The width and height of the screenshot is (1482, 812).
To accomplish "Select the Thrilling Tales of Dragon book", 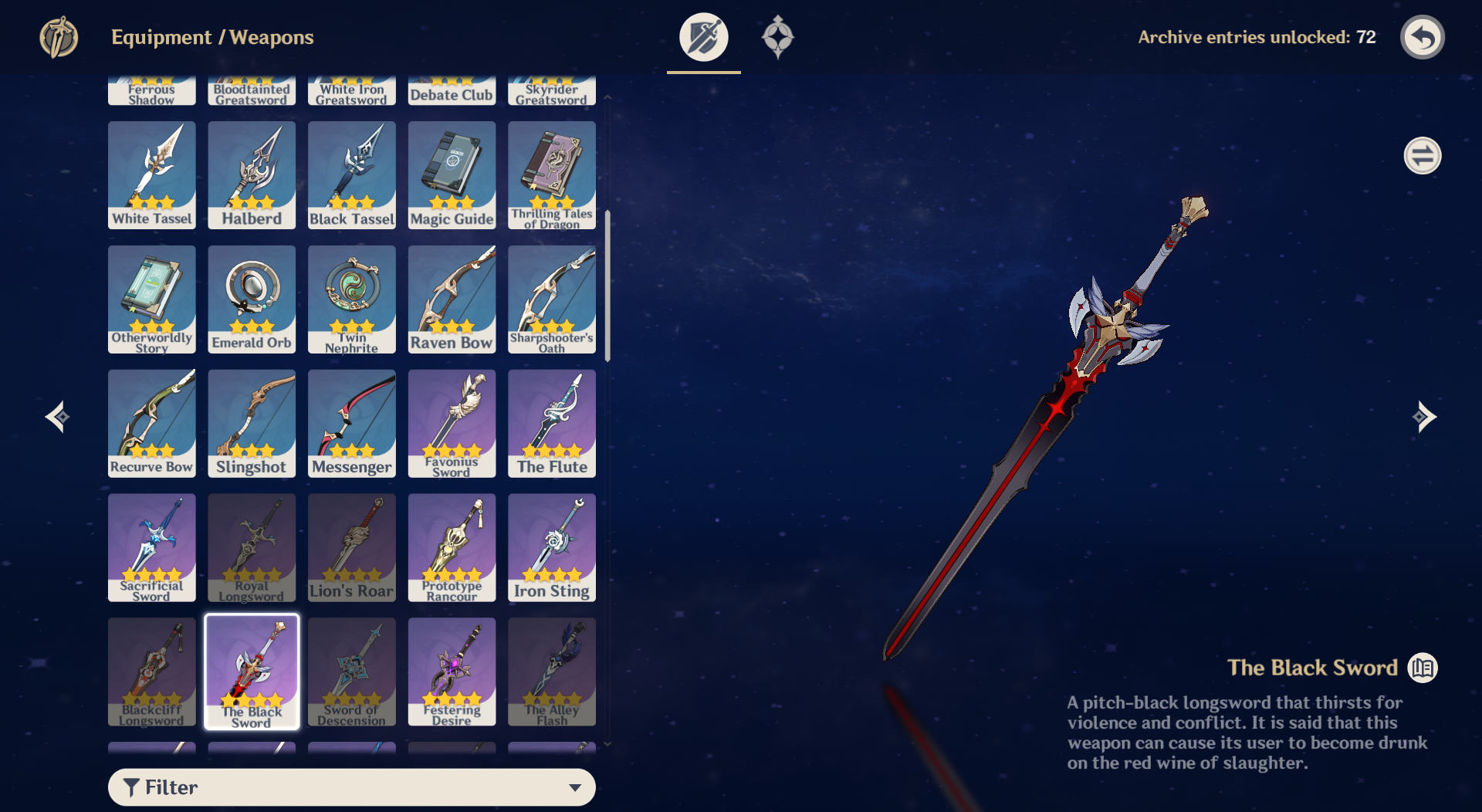I will point(552,175).
